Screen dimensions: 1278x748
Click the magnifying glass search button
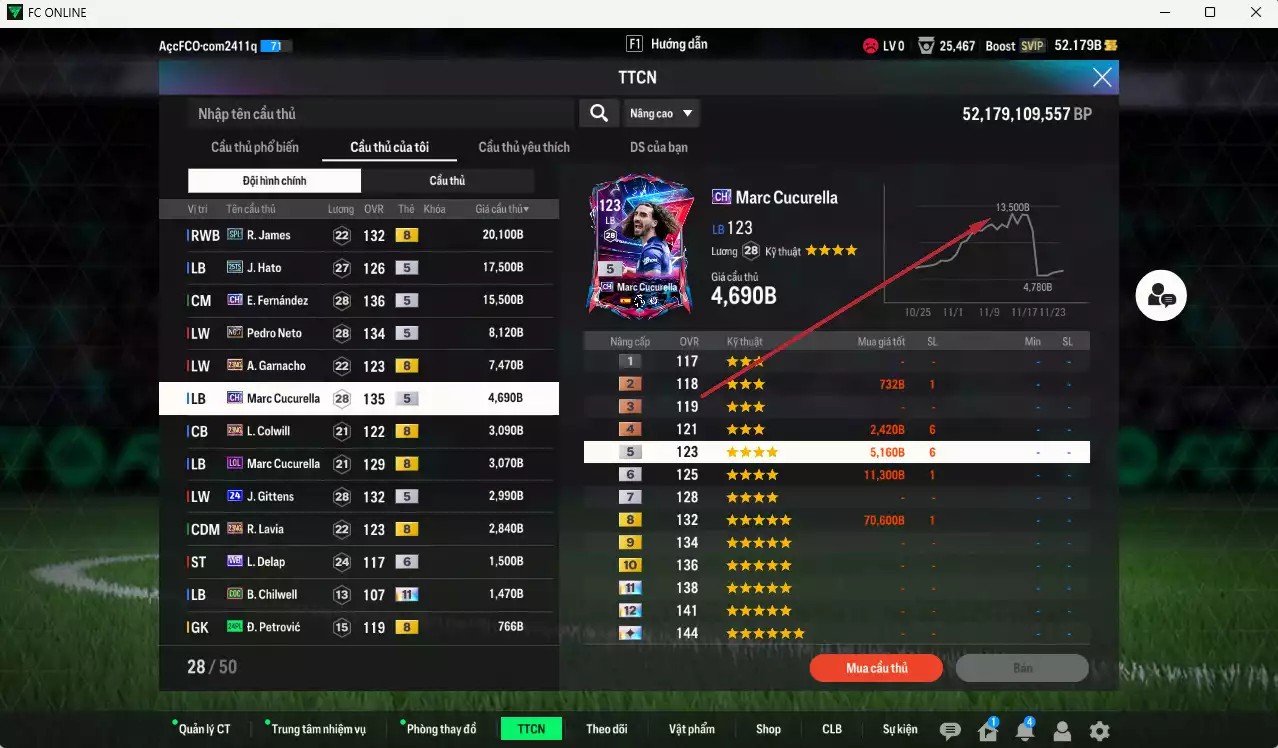click(x=599, y=114)
